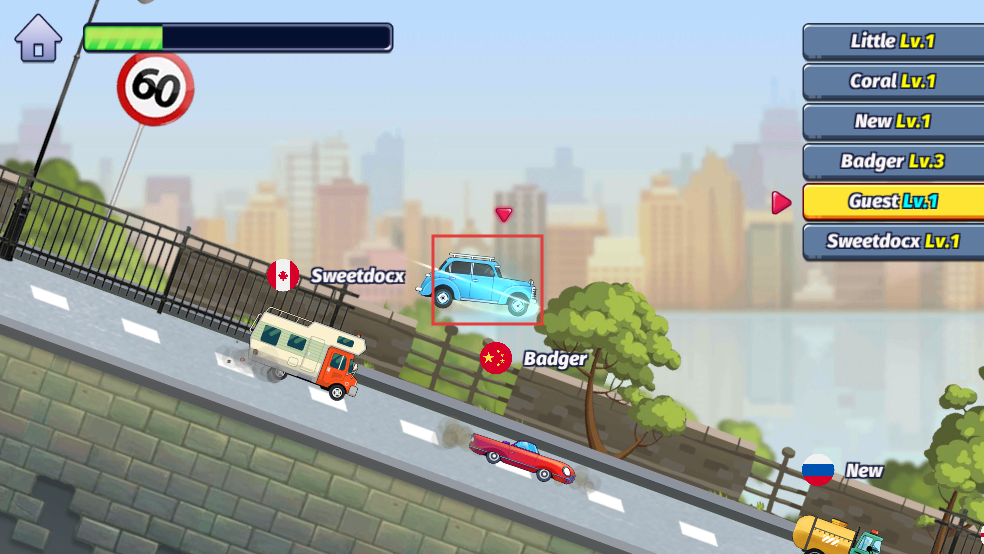984x554 pixels.
Task: Select Coral Lv.1 leaderboard row
Action: click(x=892, y=81)
